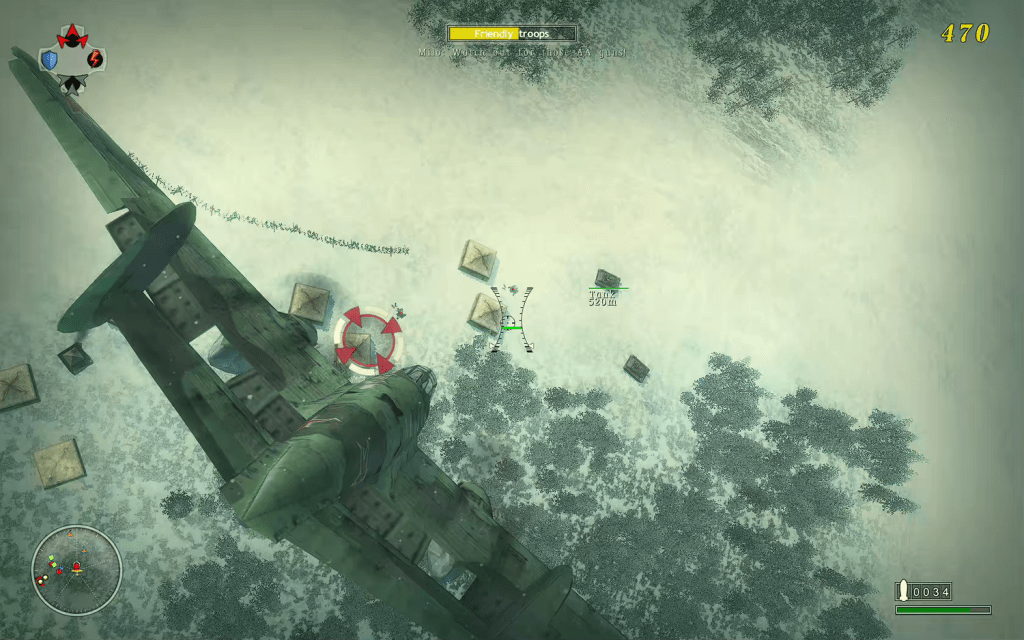Select the grey formation command icon
Image resolution: width=1024 pixels, height=640 pixels.
[71, 82]
